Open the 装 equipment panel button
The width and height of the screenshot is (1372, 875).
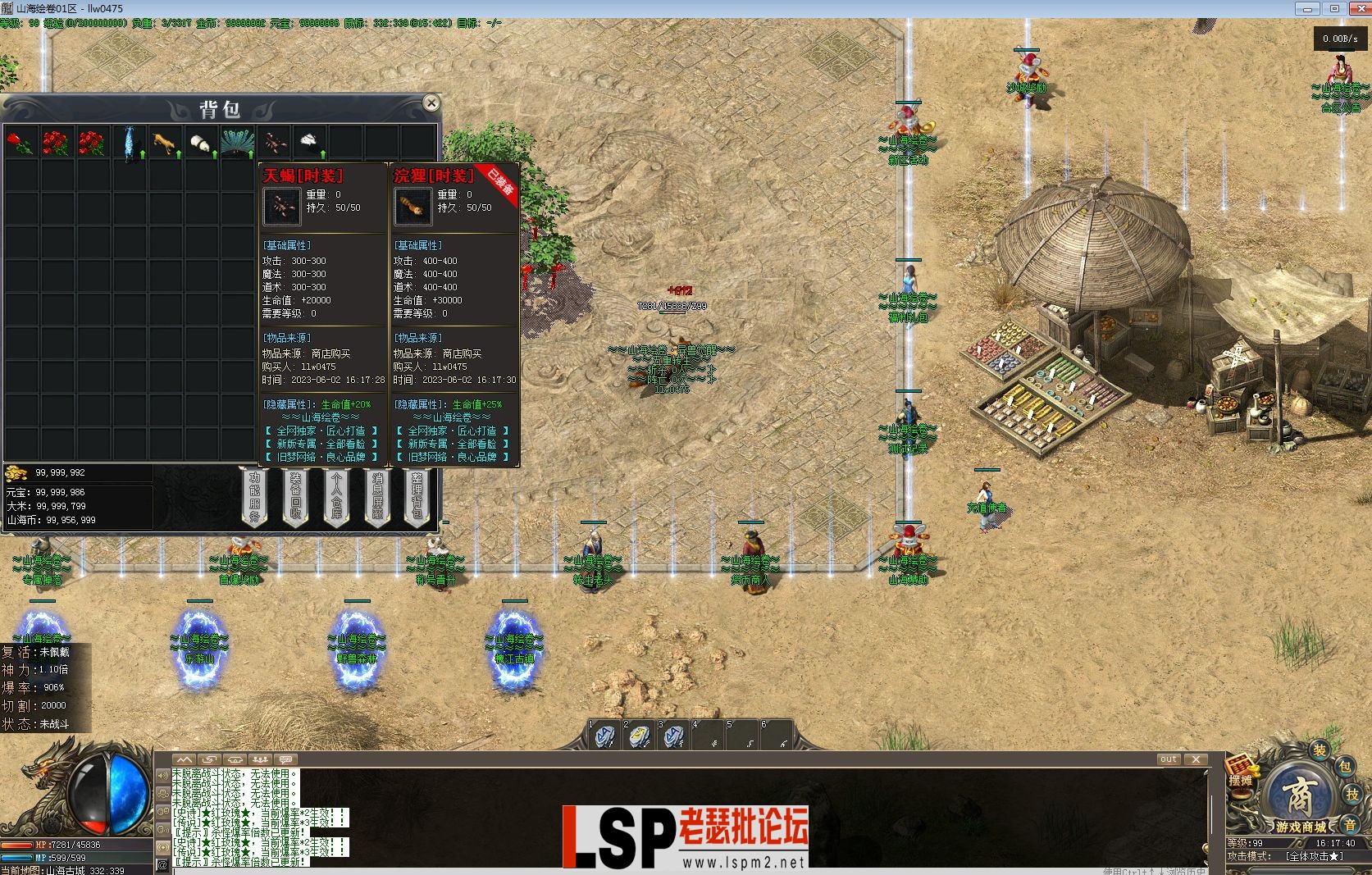click(1319, 750)
